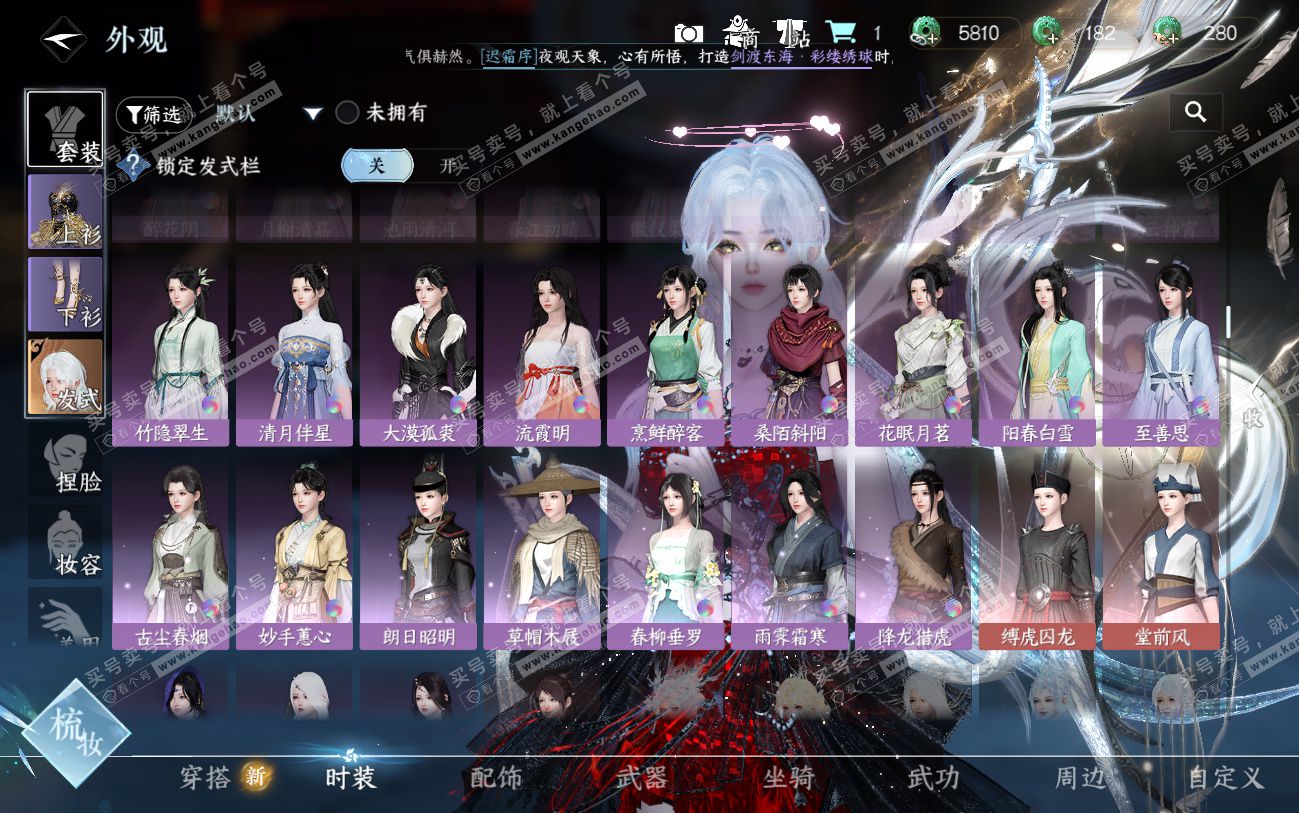The image size is (1299, 813).
Task: Expand the 默认 sort dropdown
Action: [x=313, y=114]
